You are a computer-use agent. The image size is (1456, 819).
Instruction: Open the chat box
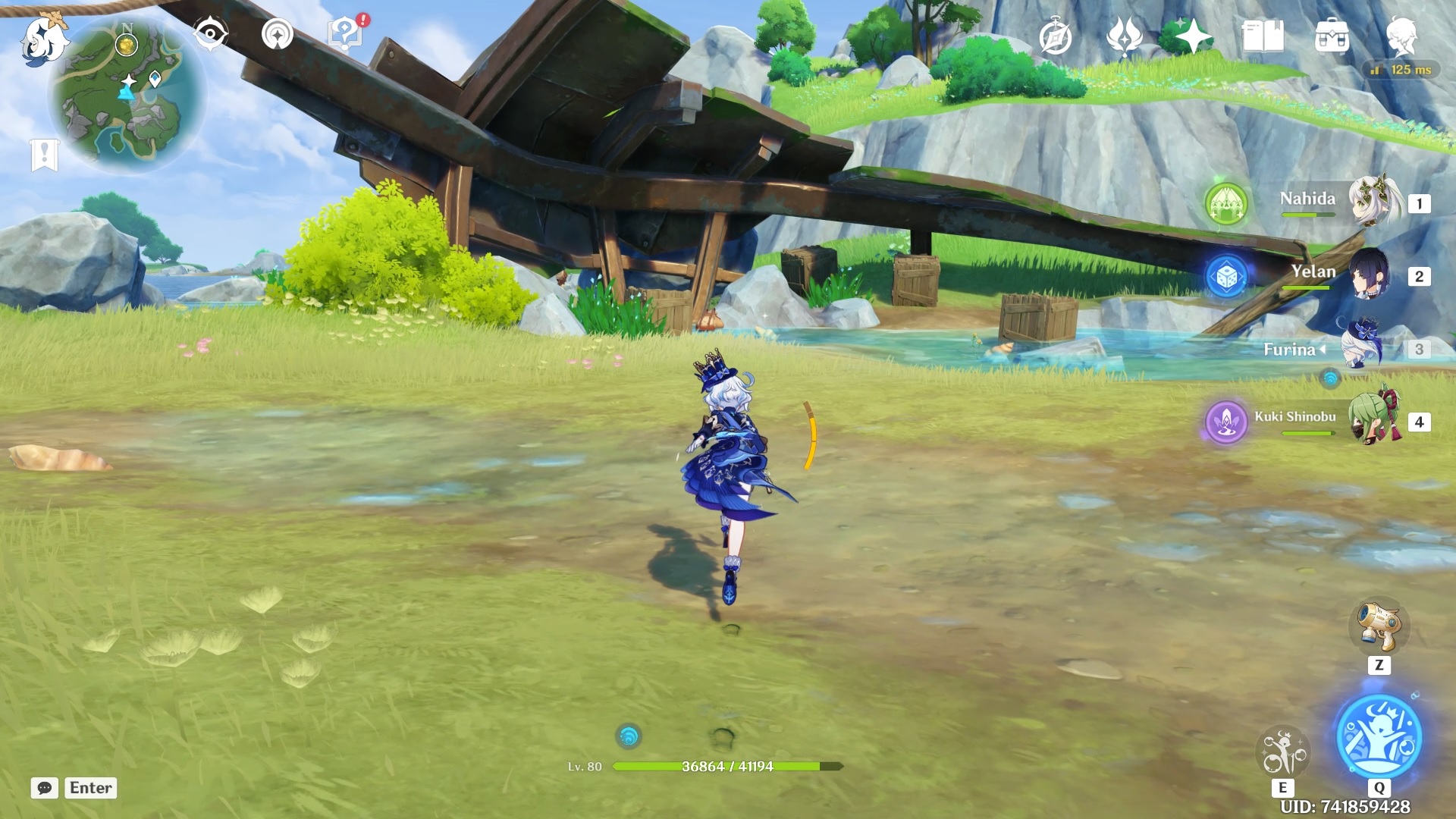pos(45,788)
